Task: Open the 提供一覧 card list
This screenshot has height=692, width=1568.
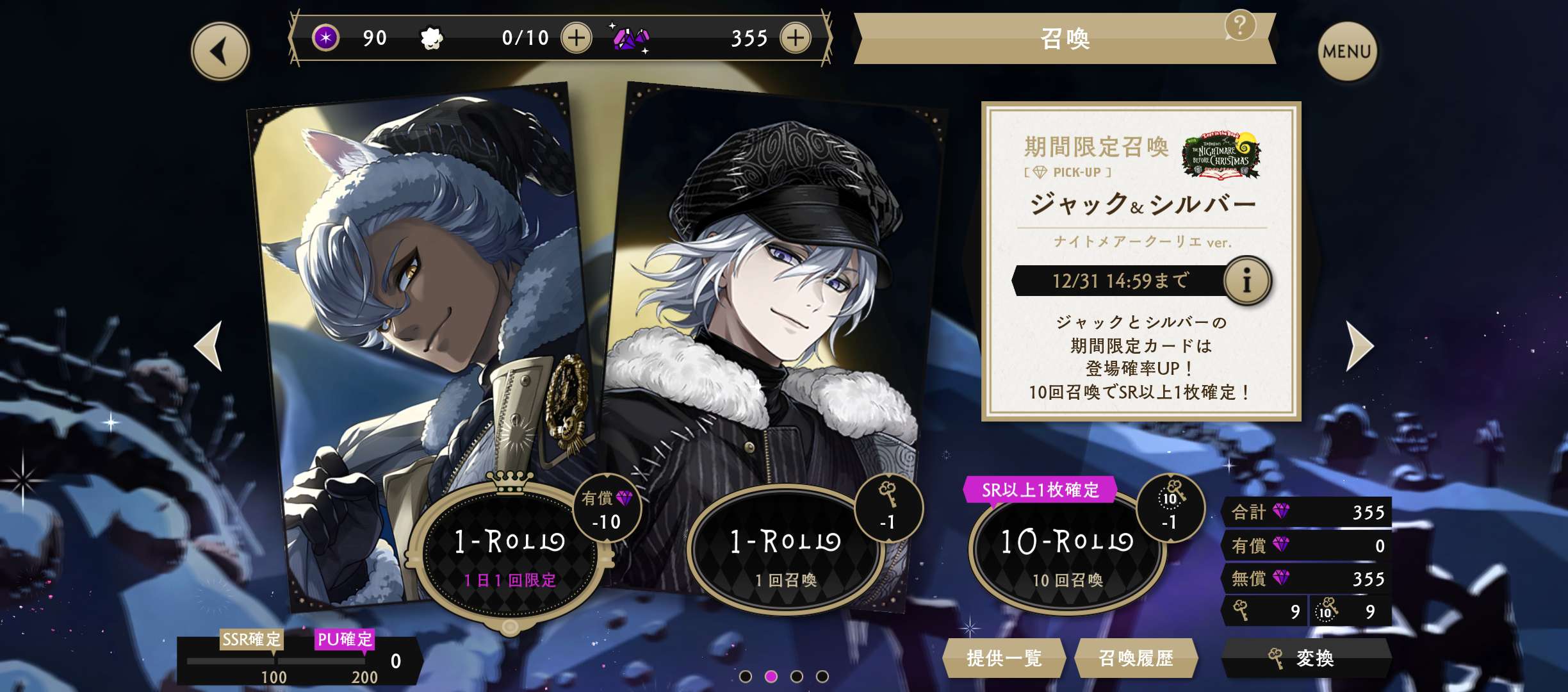Action: pyautogui.click(x=1004, y=658)
